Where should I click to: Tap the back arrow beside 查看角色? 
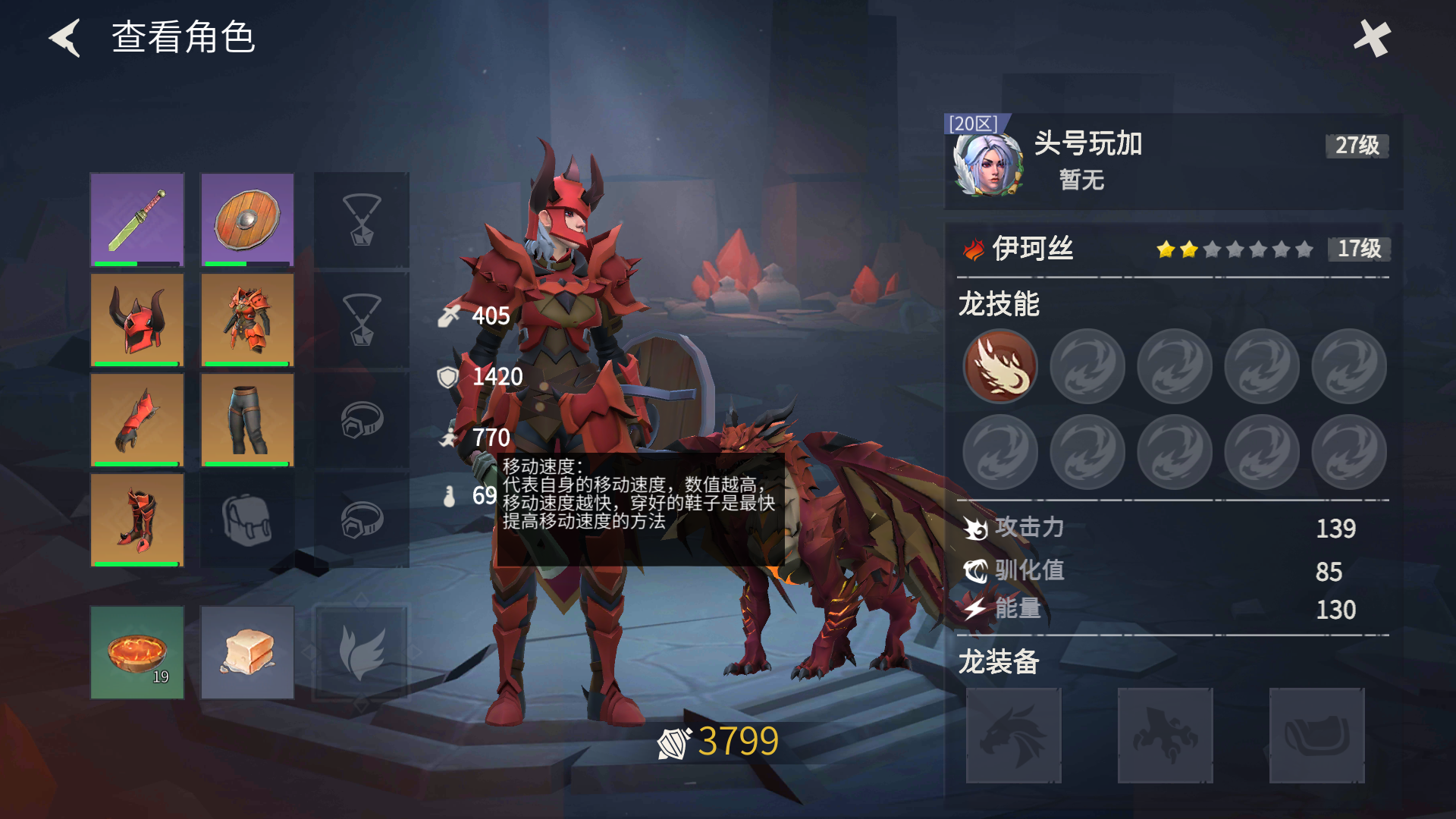point(64,37)
